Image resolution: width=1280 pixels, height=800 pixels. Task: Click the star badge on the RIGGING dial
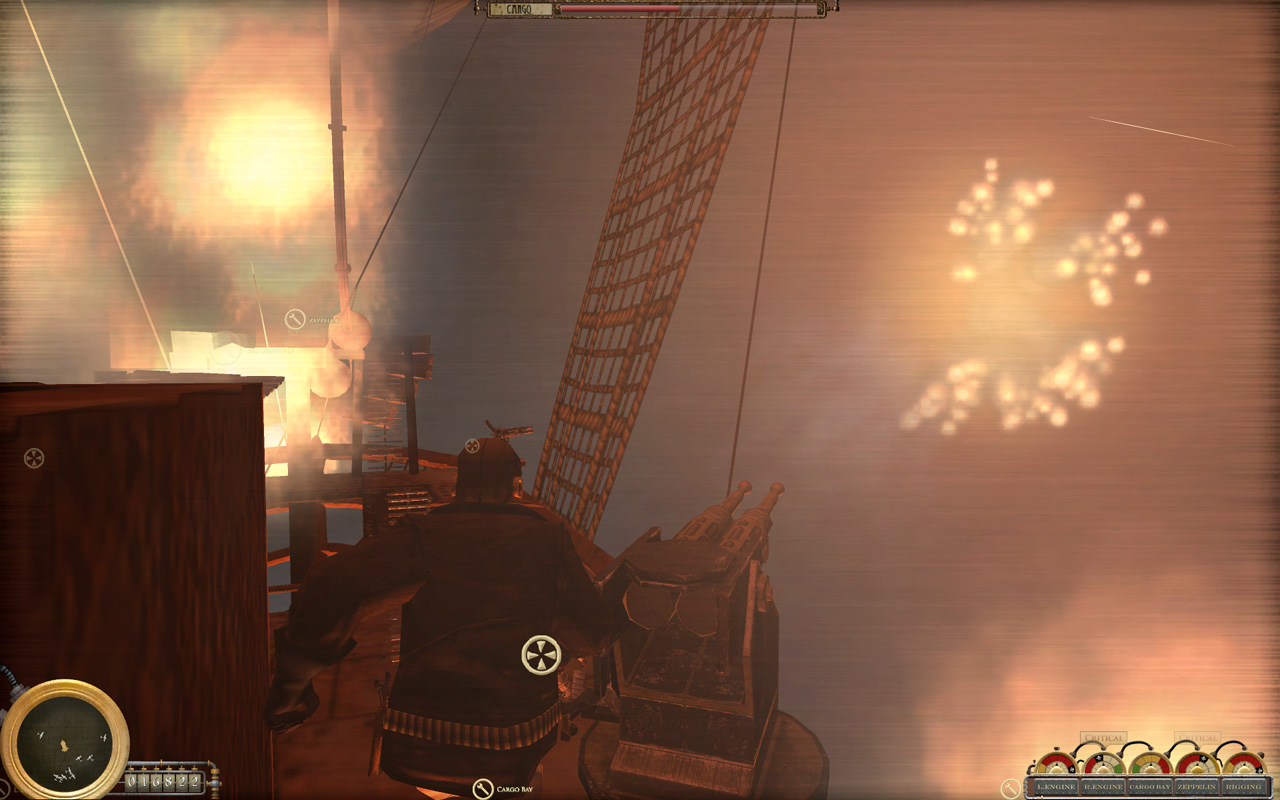1260,769
